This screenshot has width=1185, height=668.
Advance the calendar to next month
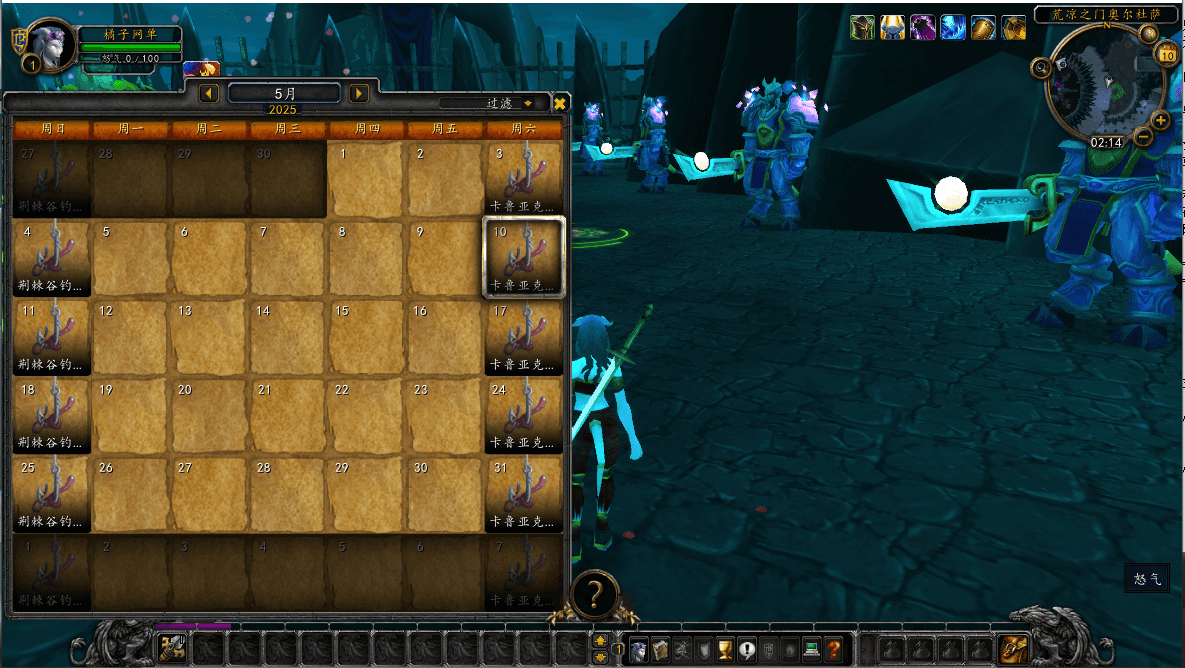coord(359,93)
